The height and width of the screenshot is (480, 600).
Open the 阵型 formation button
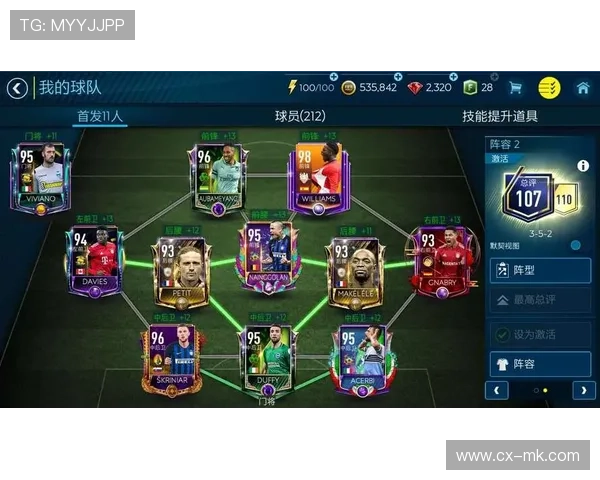[540, 270]
